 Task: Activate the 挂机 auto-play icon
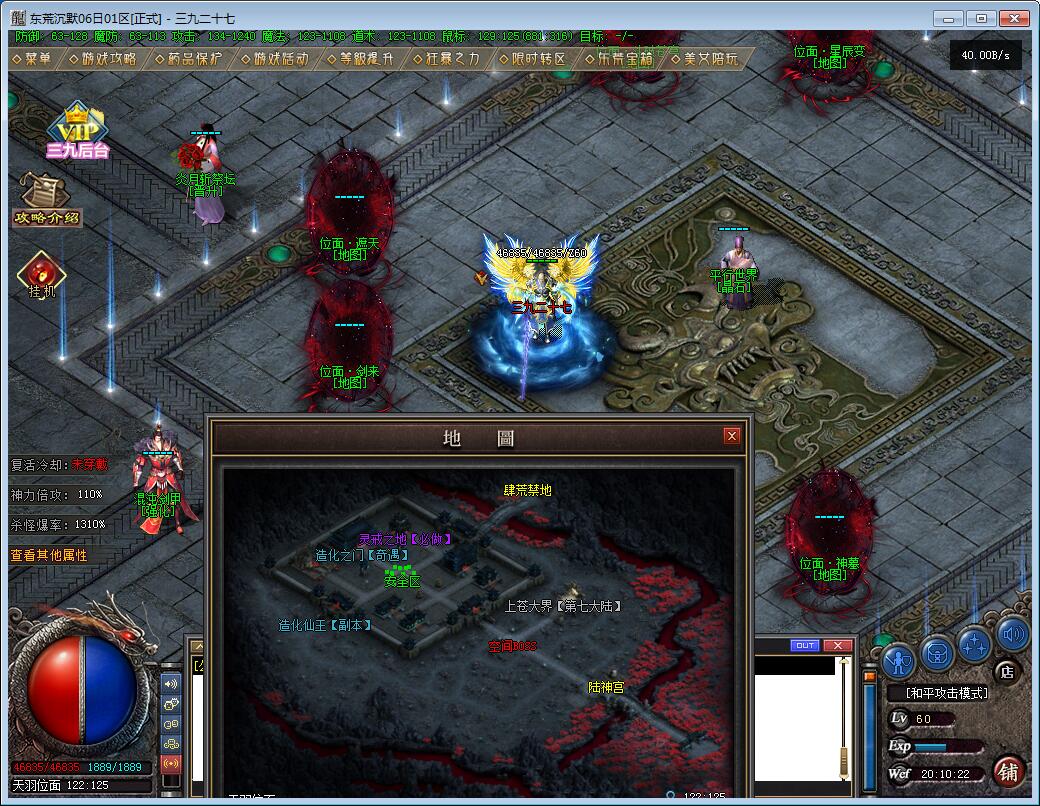41,273
